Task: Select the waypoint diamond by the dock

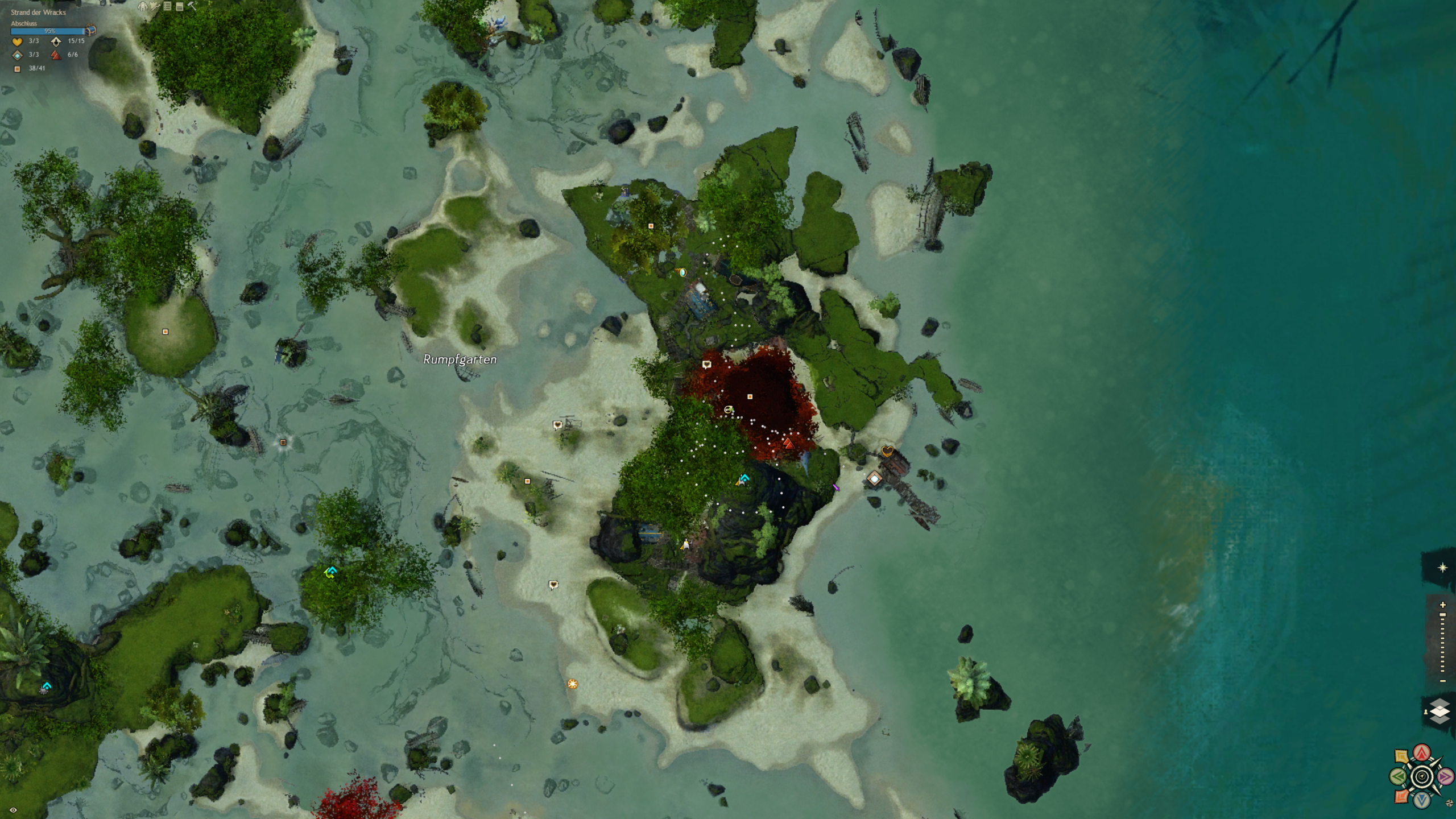Action: point(874,479)
